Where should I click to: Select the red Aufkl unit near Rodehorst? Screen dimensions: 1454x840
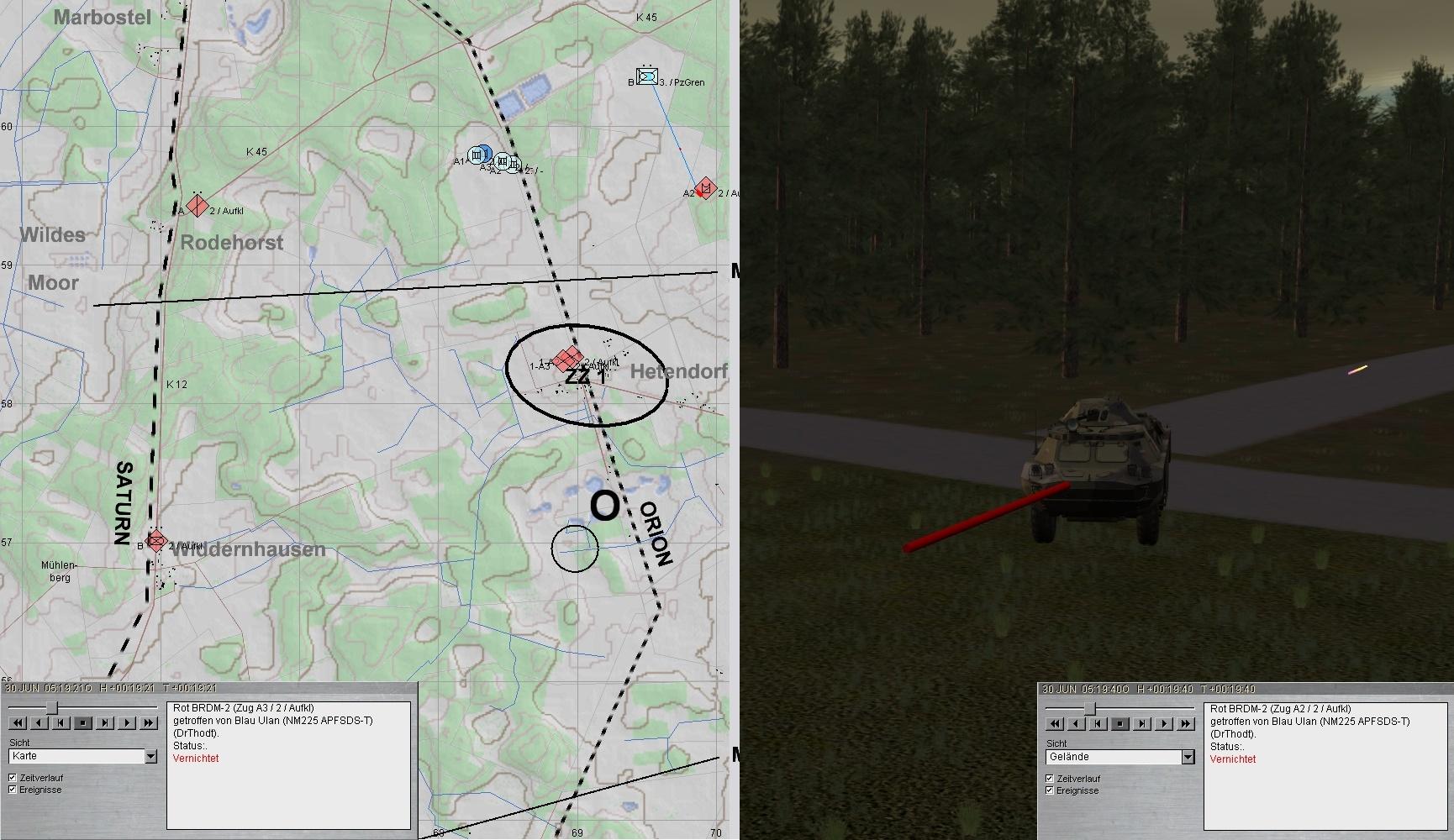(198, 205)
